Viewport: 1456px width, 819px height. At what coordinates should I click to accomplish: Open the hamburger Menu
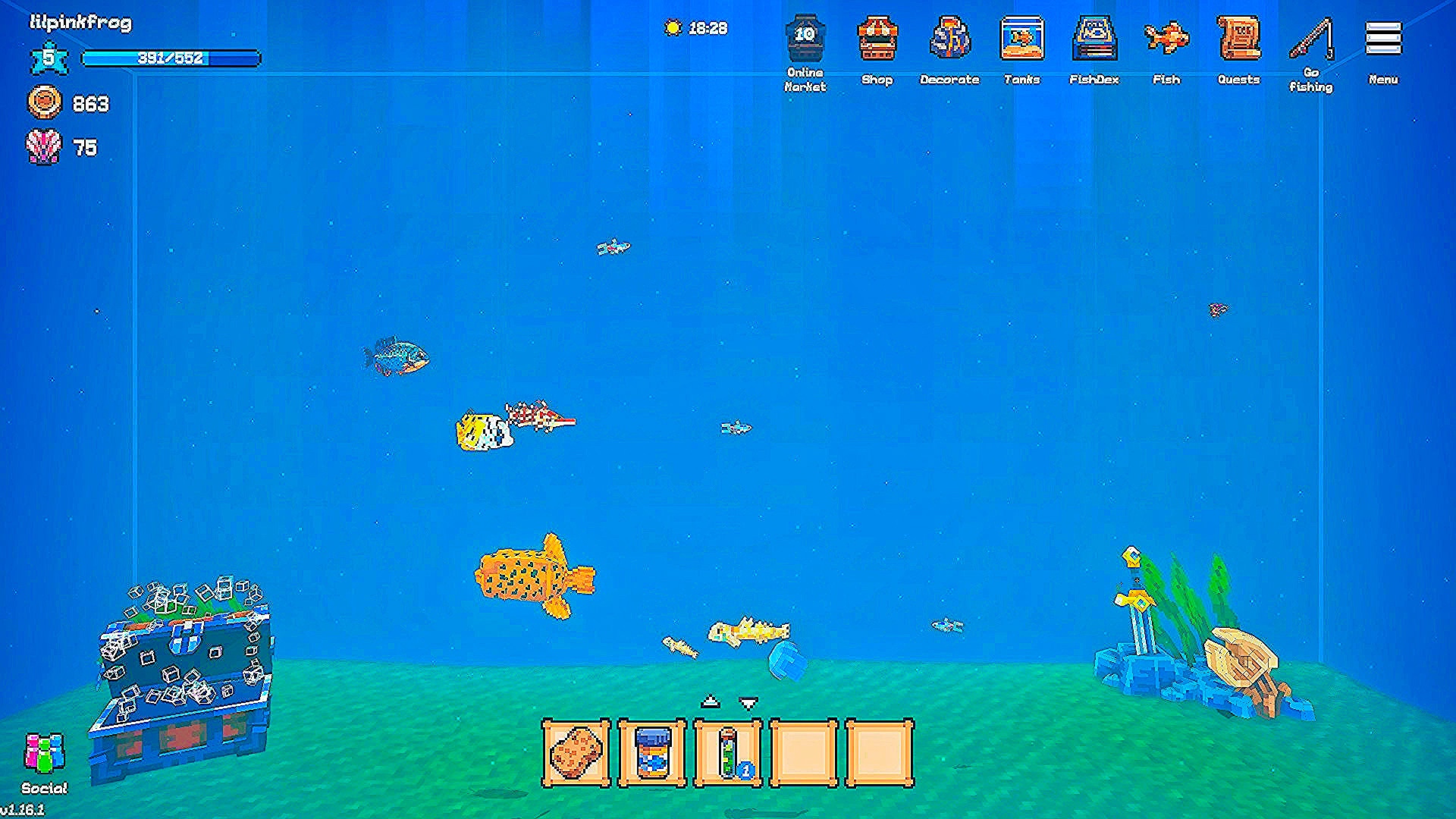(x=1383, y=39)
